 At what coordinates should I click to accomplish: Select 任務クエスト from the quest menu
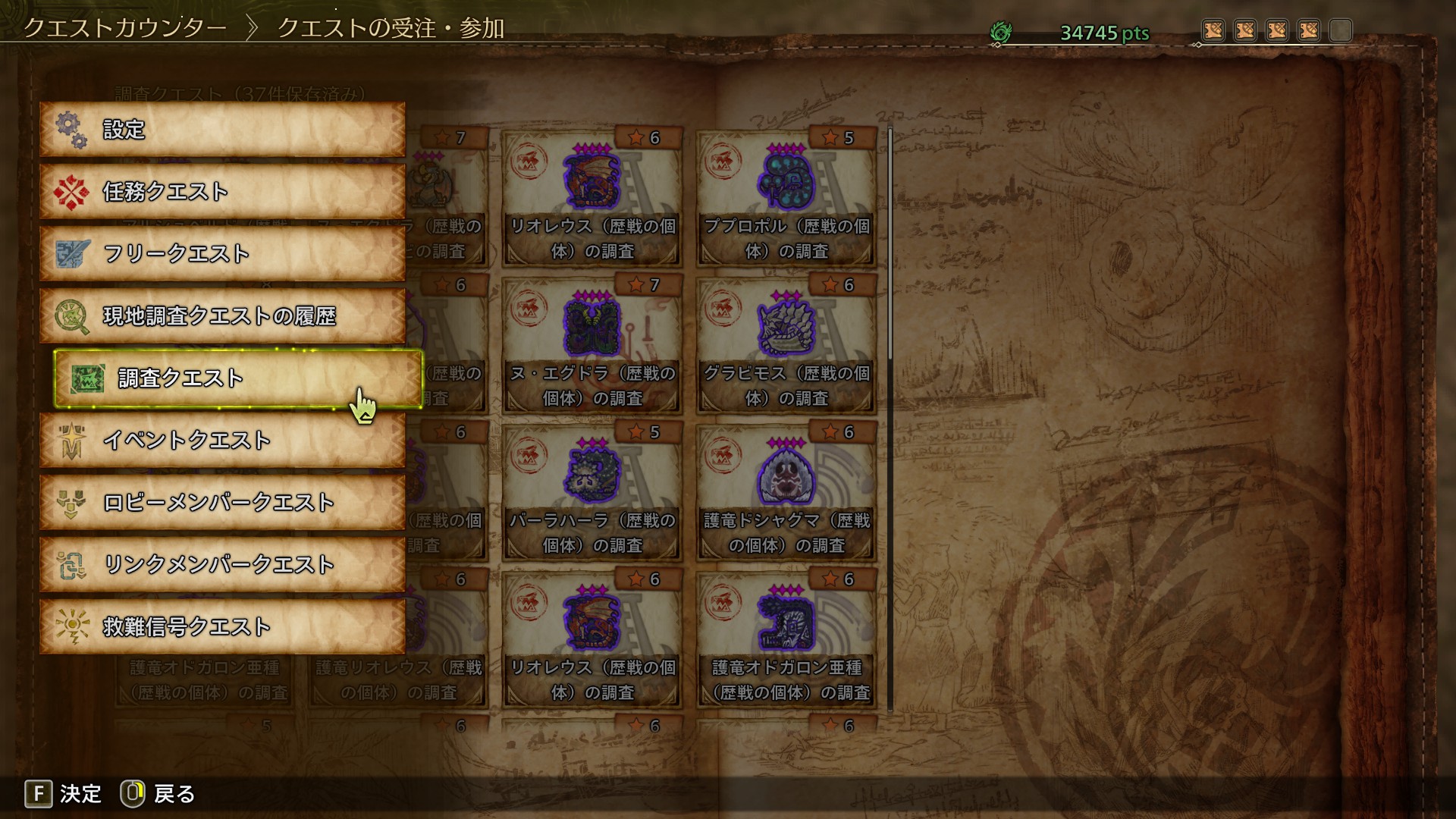(x=222, y=192)
